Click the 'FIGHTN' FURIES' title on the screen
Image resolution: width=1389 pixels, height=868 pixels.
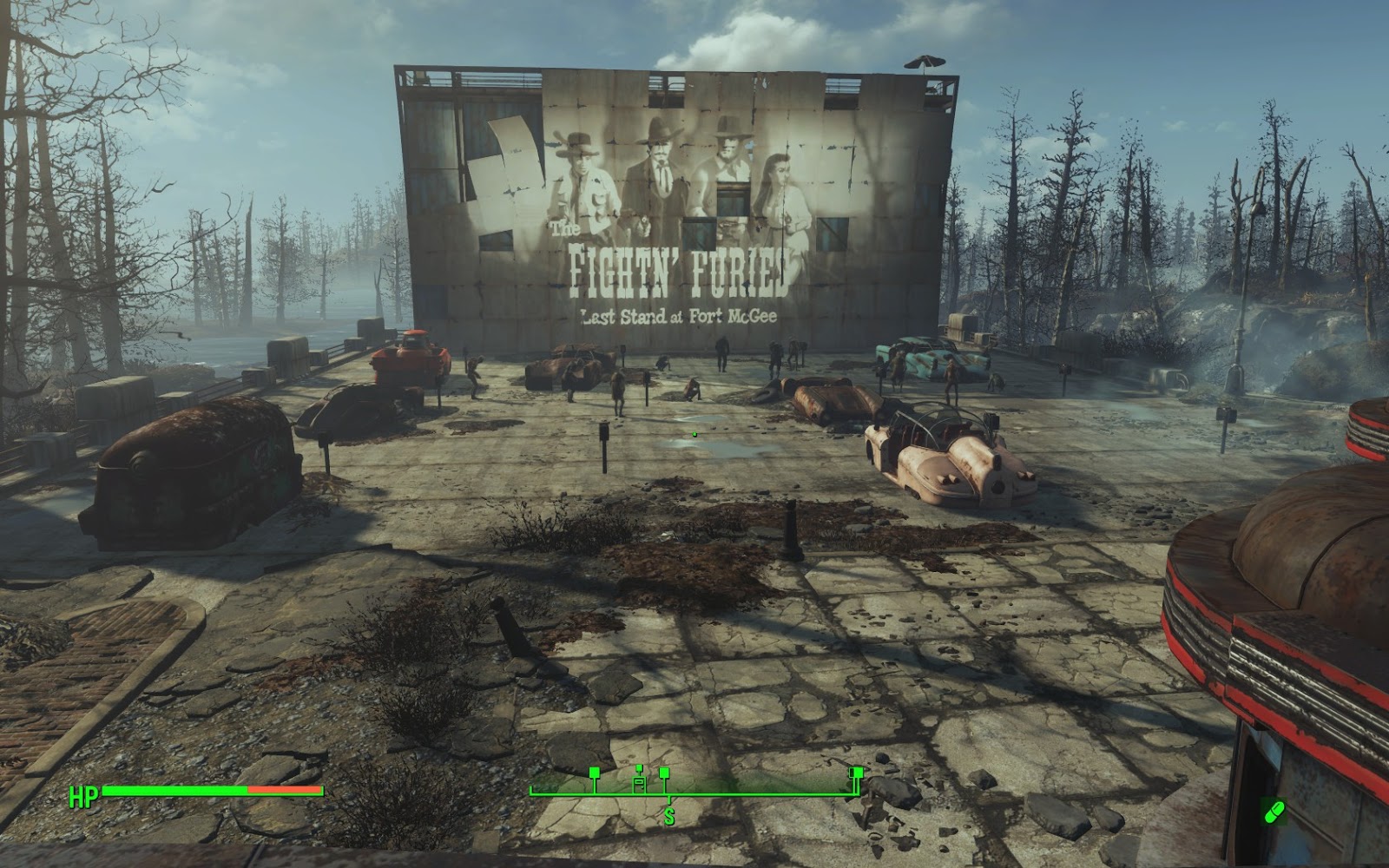[681, 267]
